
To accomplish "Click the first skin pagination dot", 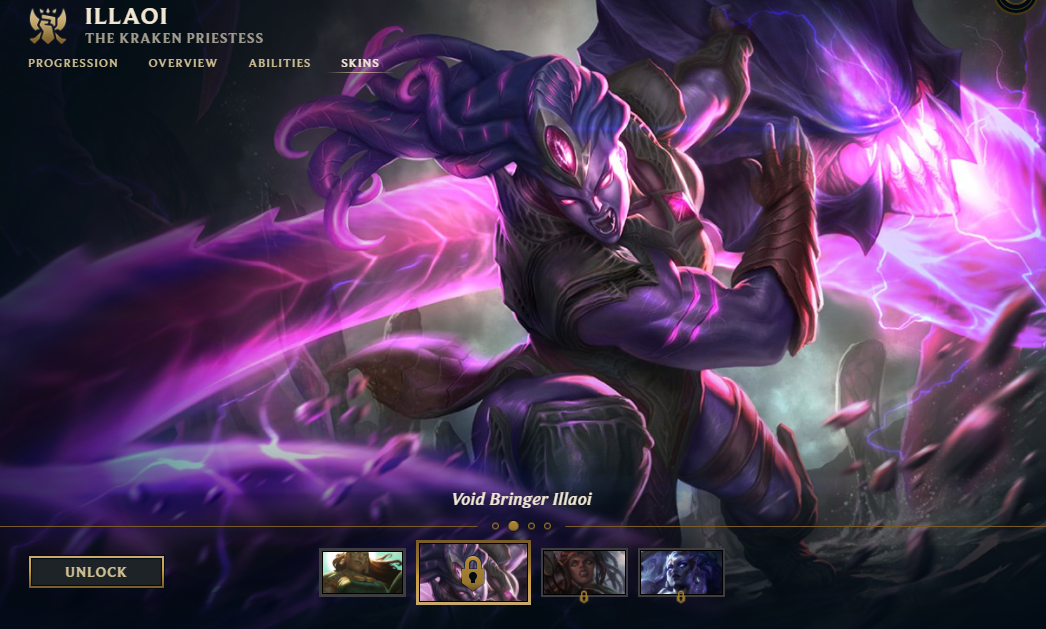I will click(495, 526).
